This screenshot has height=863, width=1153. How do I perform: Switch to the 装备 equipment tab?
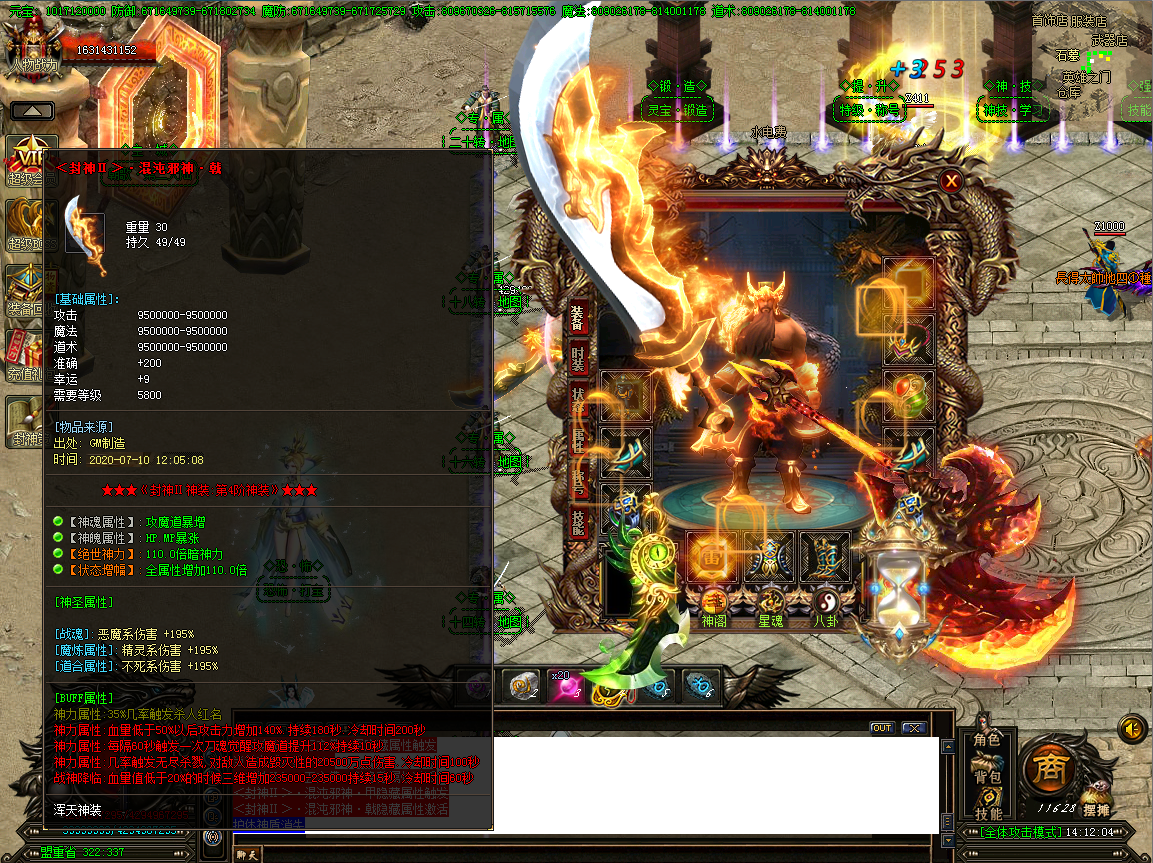point(579,316)
